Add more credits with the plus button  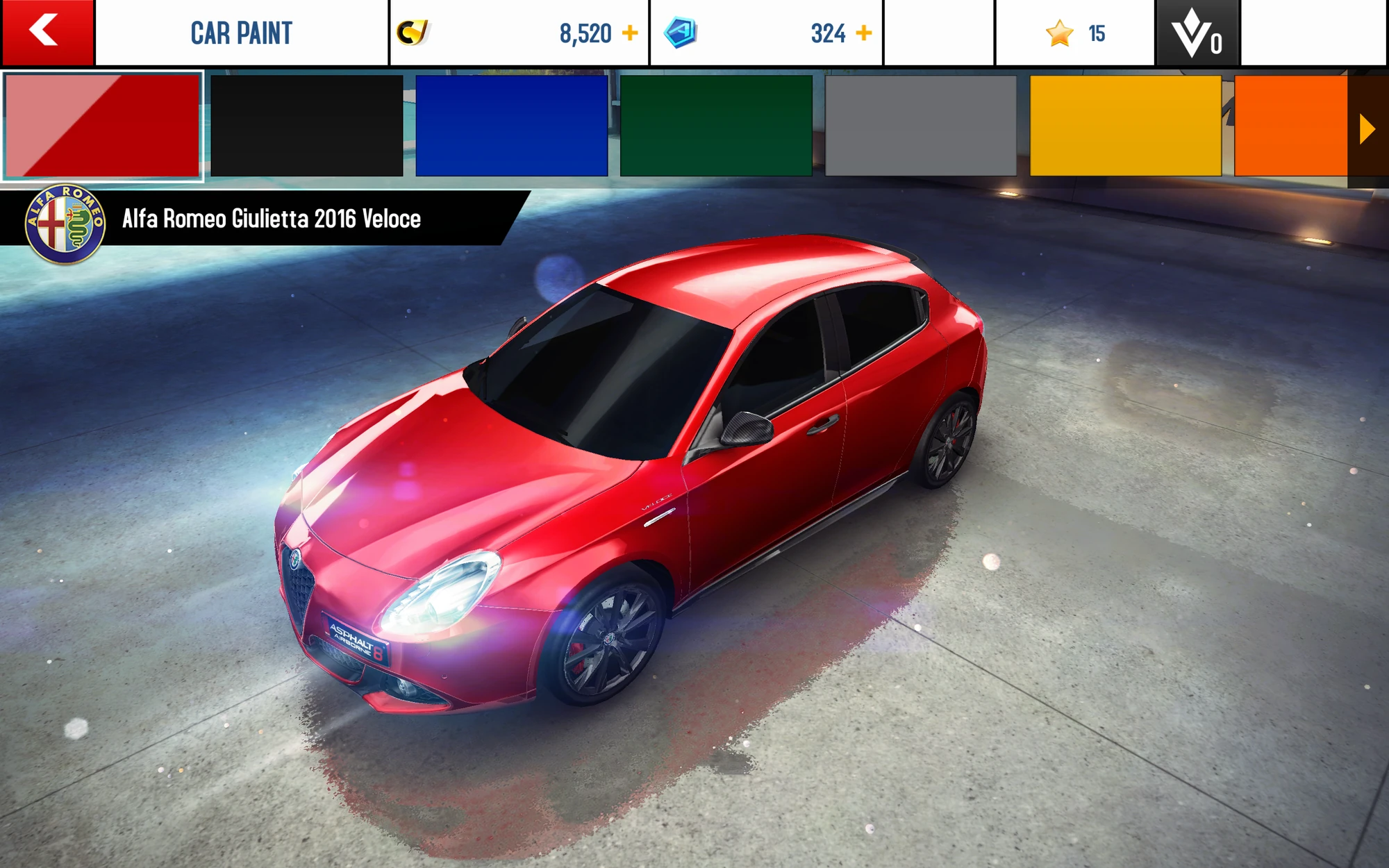point(630,33)
